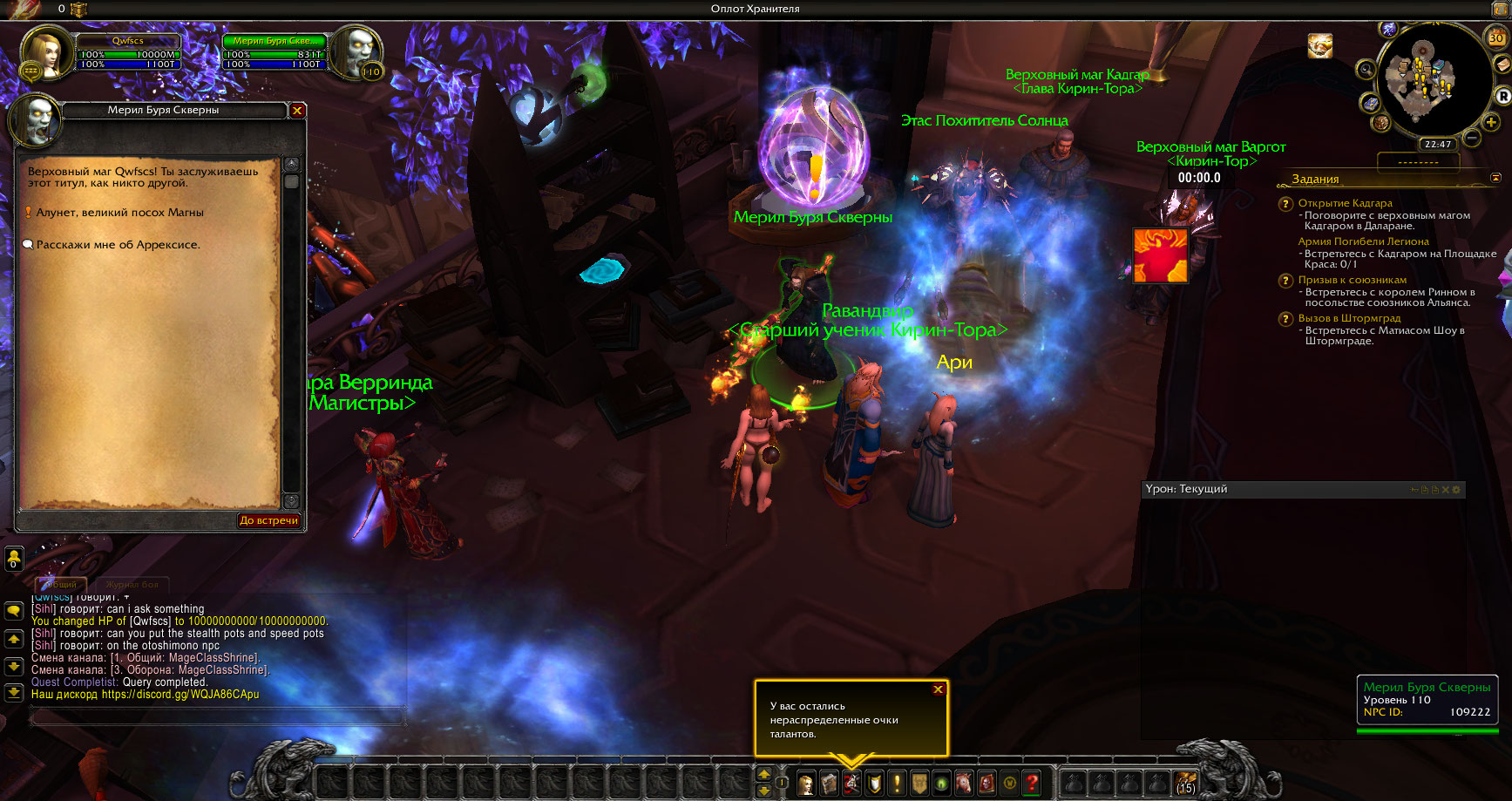Open the red question mark help button
Viewport: 1512px width, 801px height.
point(1032,784)
